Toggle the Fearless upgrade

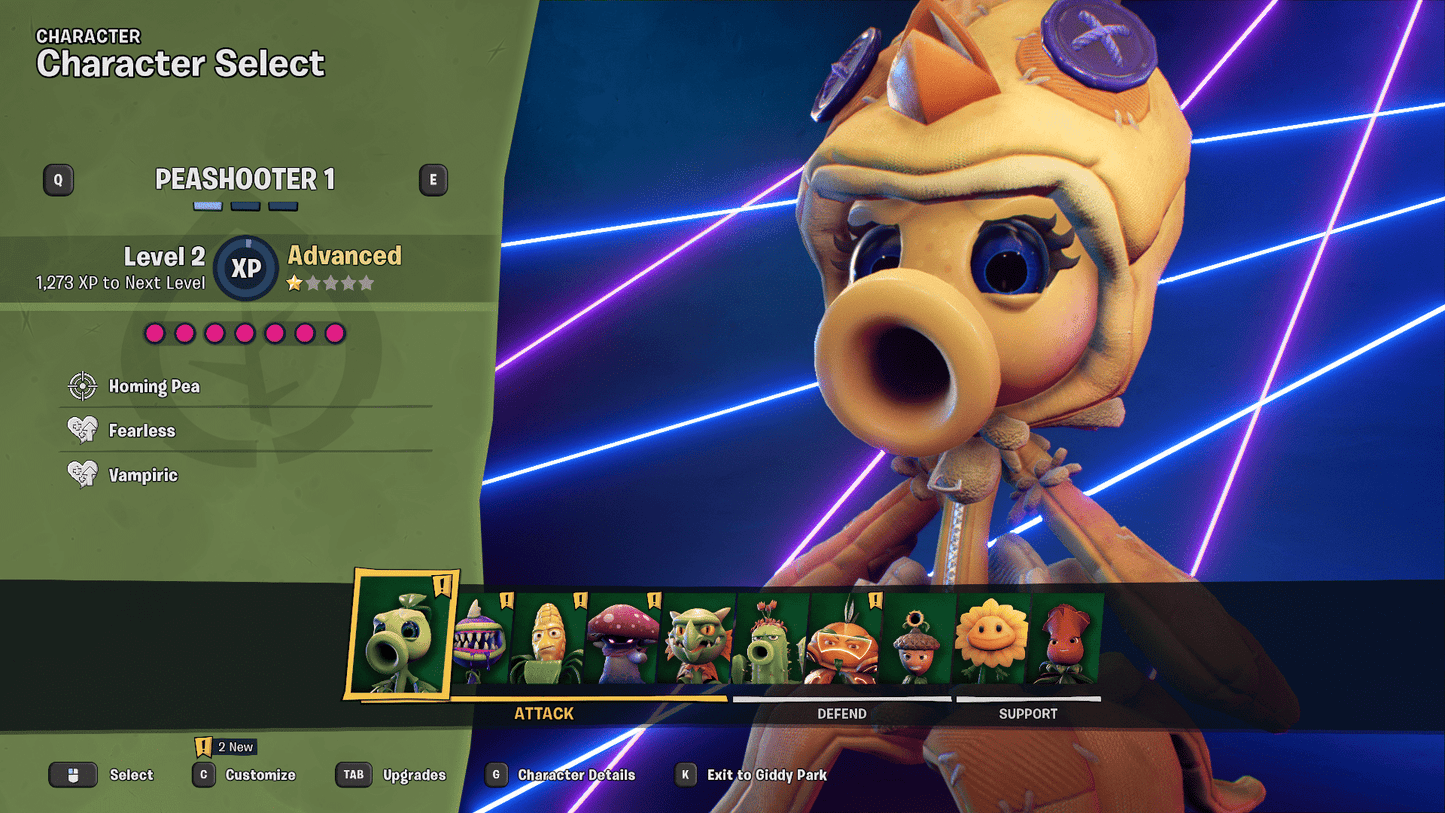81,429
